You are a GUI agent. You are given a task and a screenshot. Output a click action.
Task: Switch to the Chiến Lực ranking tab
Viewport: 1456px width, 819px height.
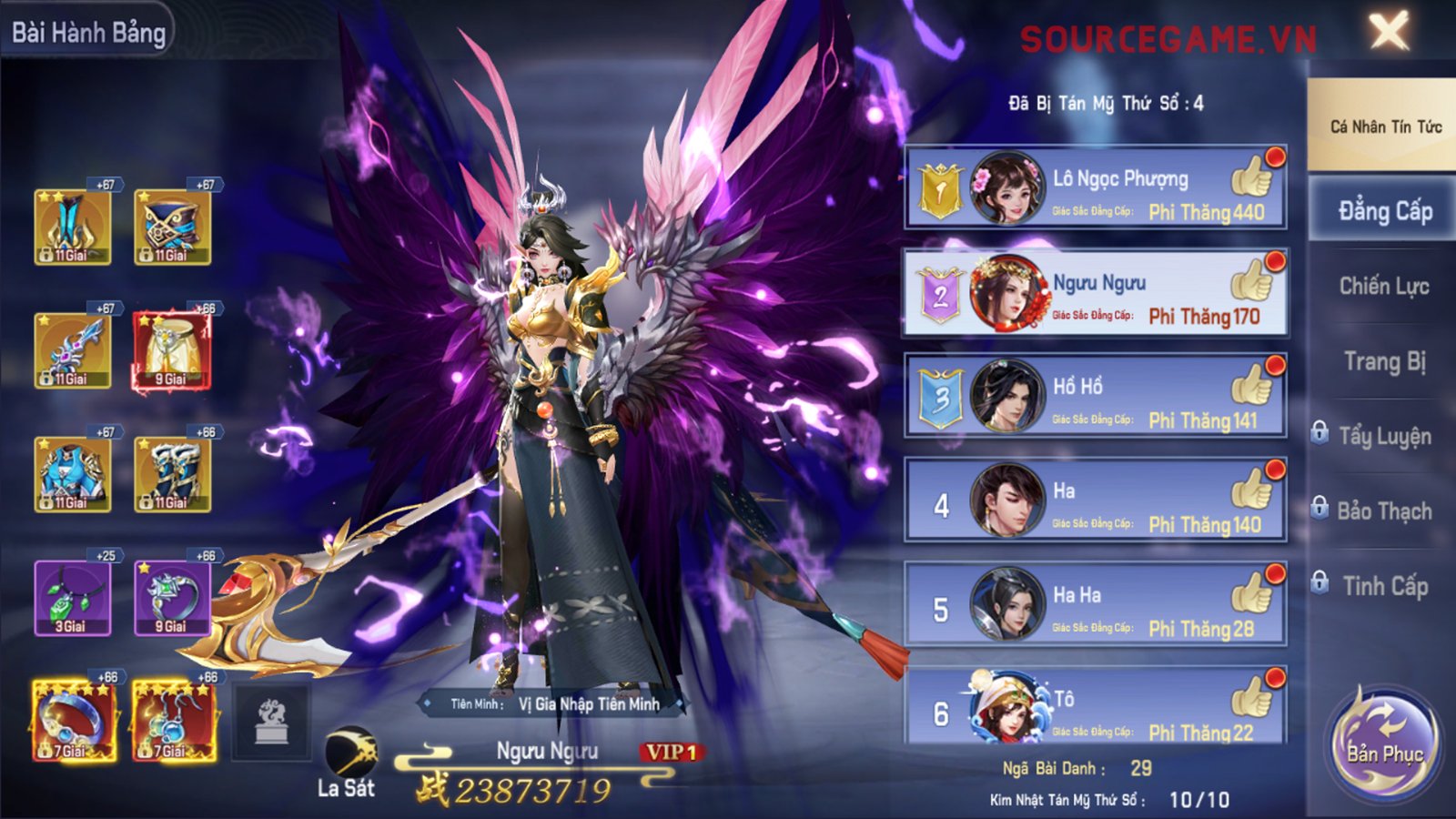click(x=1384, y=287)
